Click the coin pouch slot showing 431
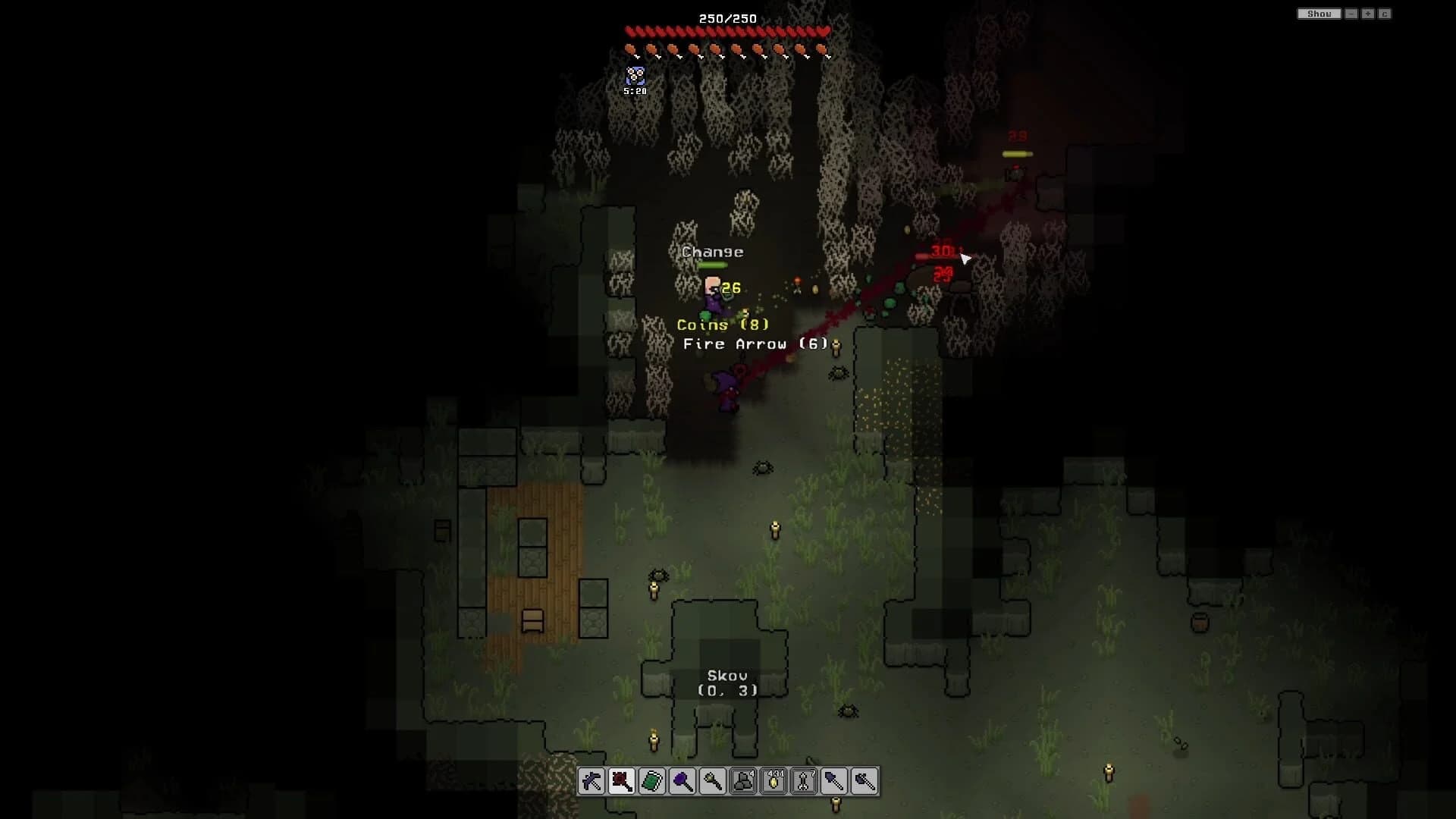The width and height of the screenshot is (1456, 819). (775, 781)
